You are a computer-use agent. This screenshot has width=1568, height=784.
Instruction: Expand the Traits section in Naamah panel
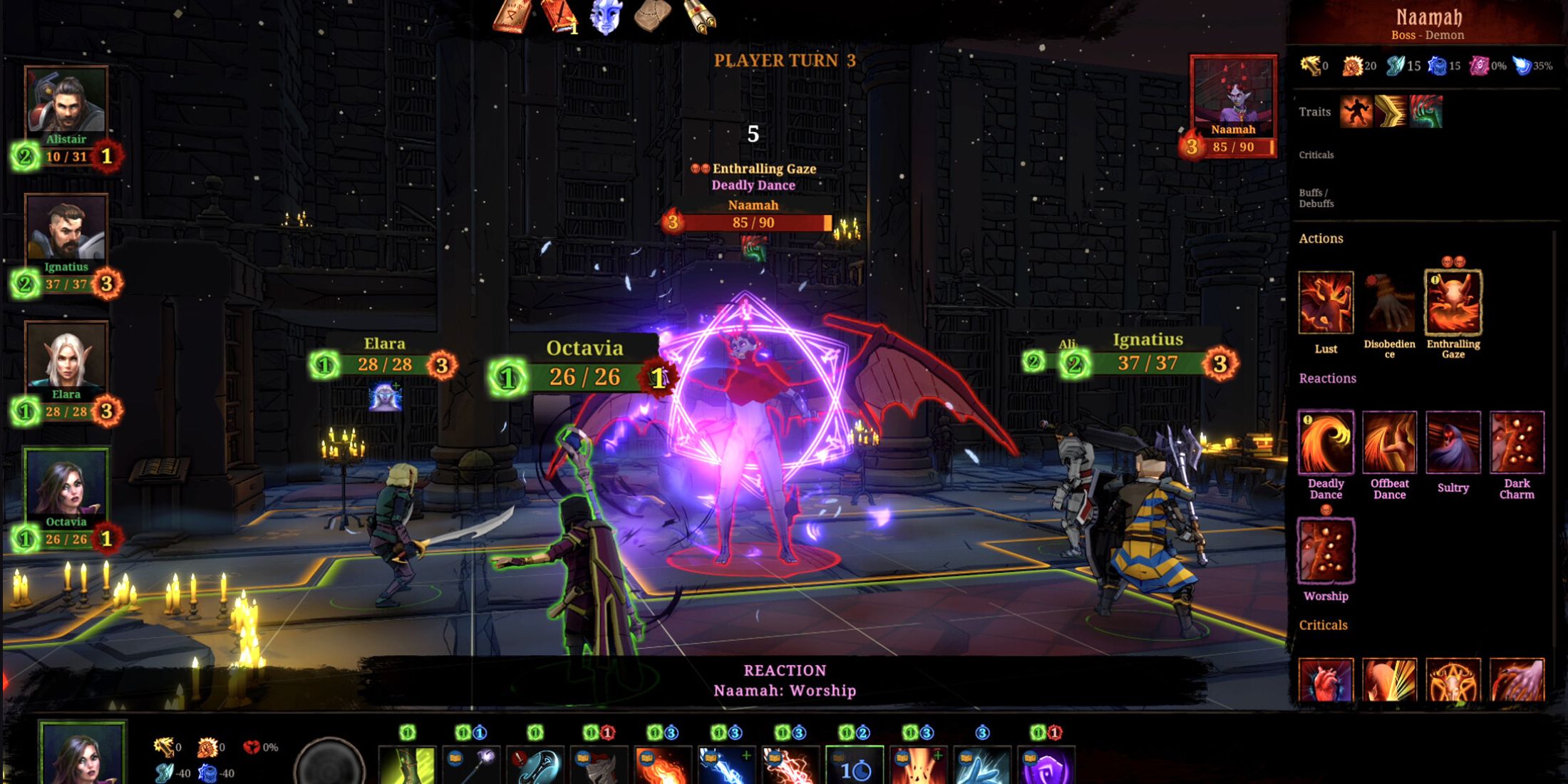click(1316, 112)
